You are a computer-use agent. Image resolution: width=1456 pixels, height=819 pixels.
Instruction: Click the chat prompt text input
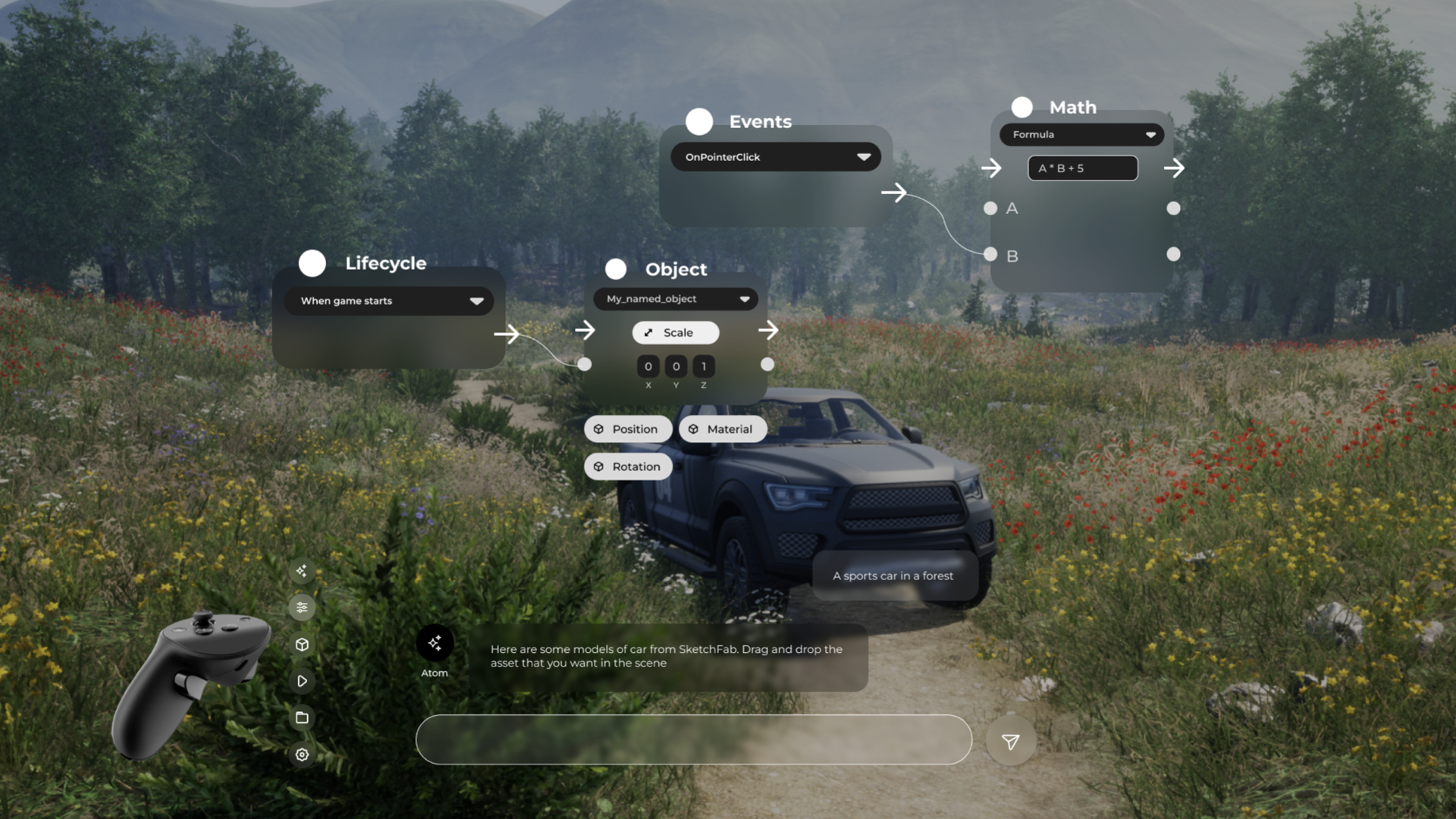click(x=693, y=739)
